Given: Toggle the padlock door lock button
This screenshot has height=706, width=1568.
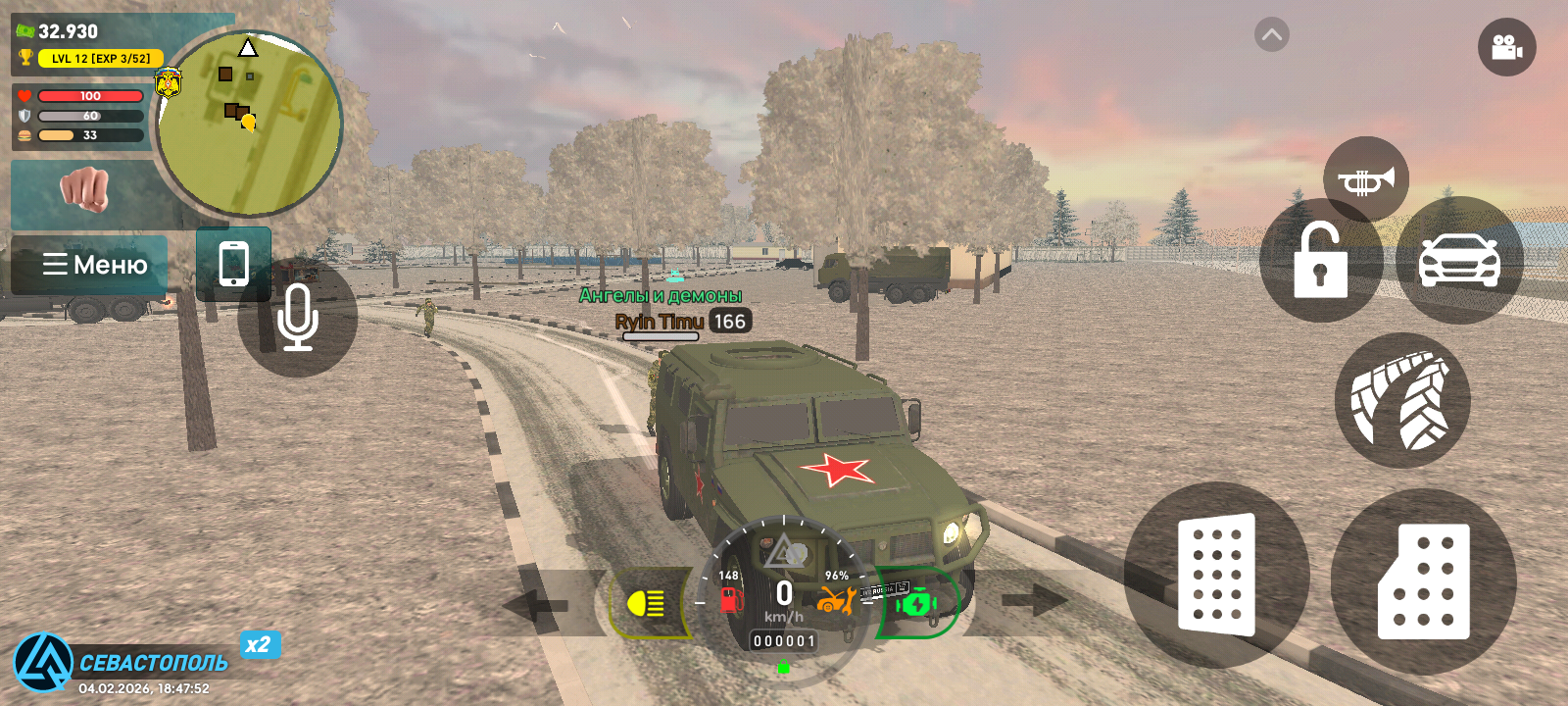Looking at the screenshot, I should [x=1320, y=261].
